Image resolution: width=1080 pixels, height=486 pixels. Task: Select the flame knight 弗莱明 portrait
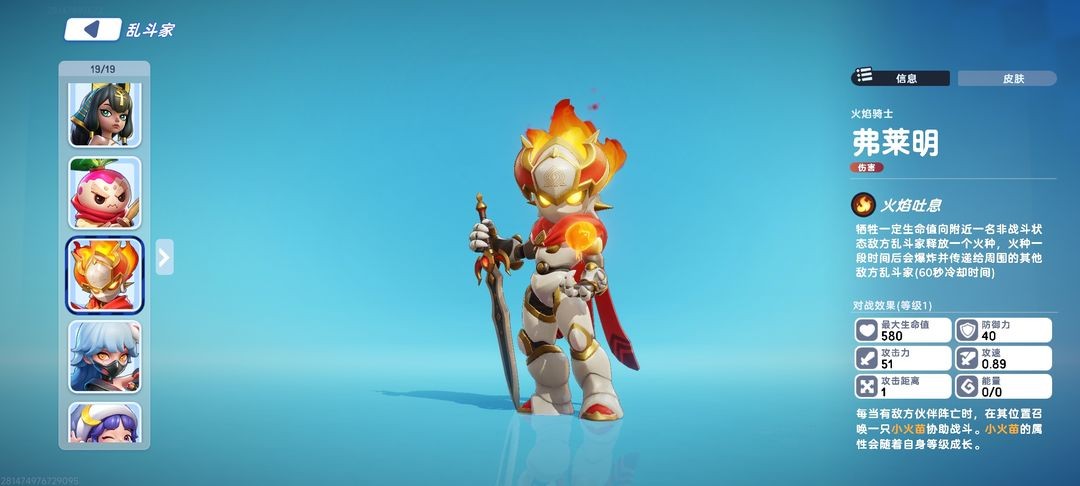(105, 274)
